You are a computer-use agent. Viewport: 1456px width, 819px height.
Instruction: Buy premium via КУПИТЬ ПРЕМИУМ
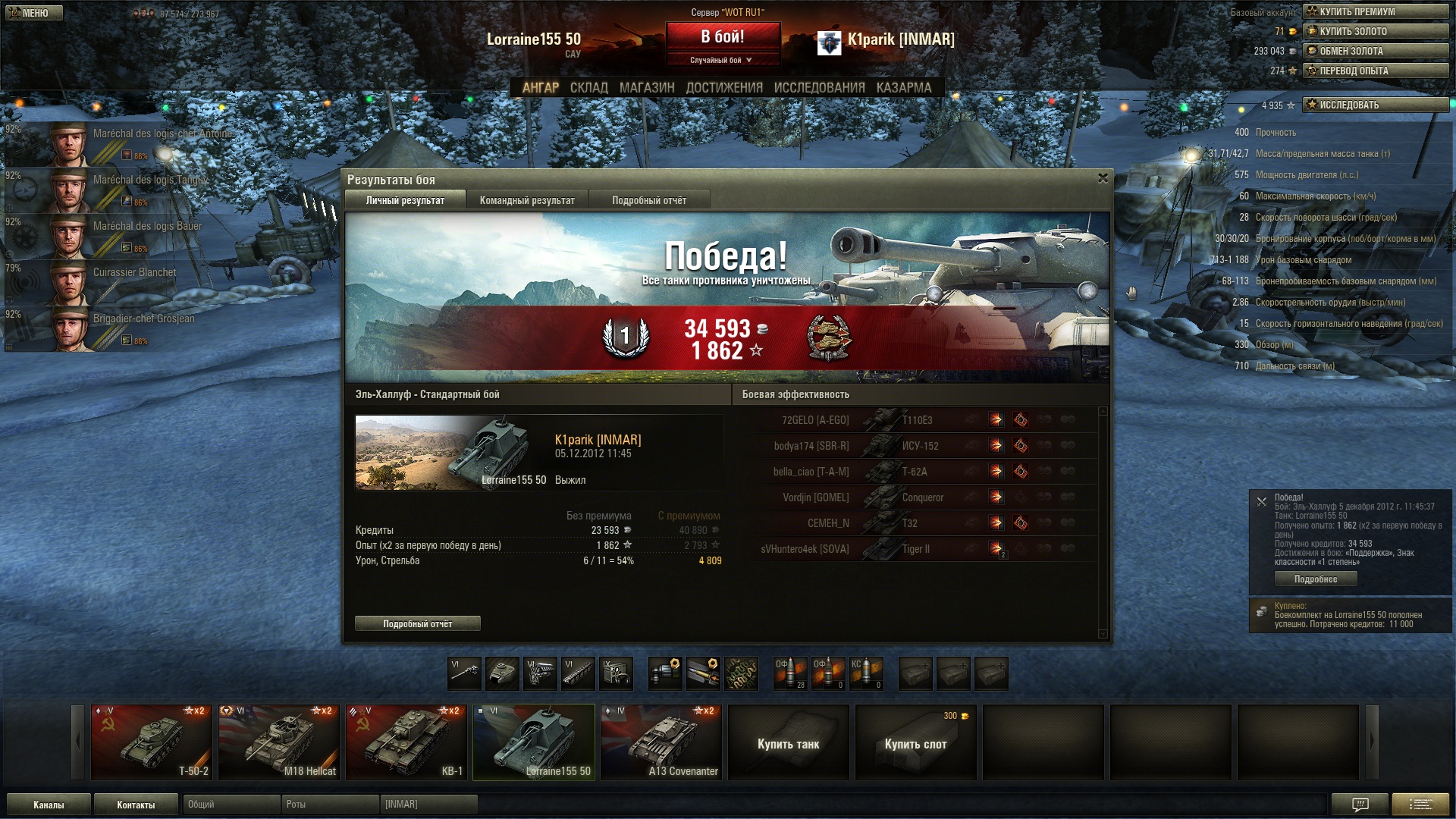pyautogui.click(x=1375, y=11)
